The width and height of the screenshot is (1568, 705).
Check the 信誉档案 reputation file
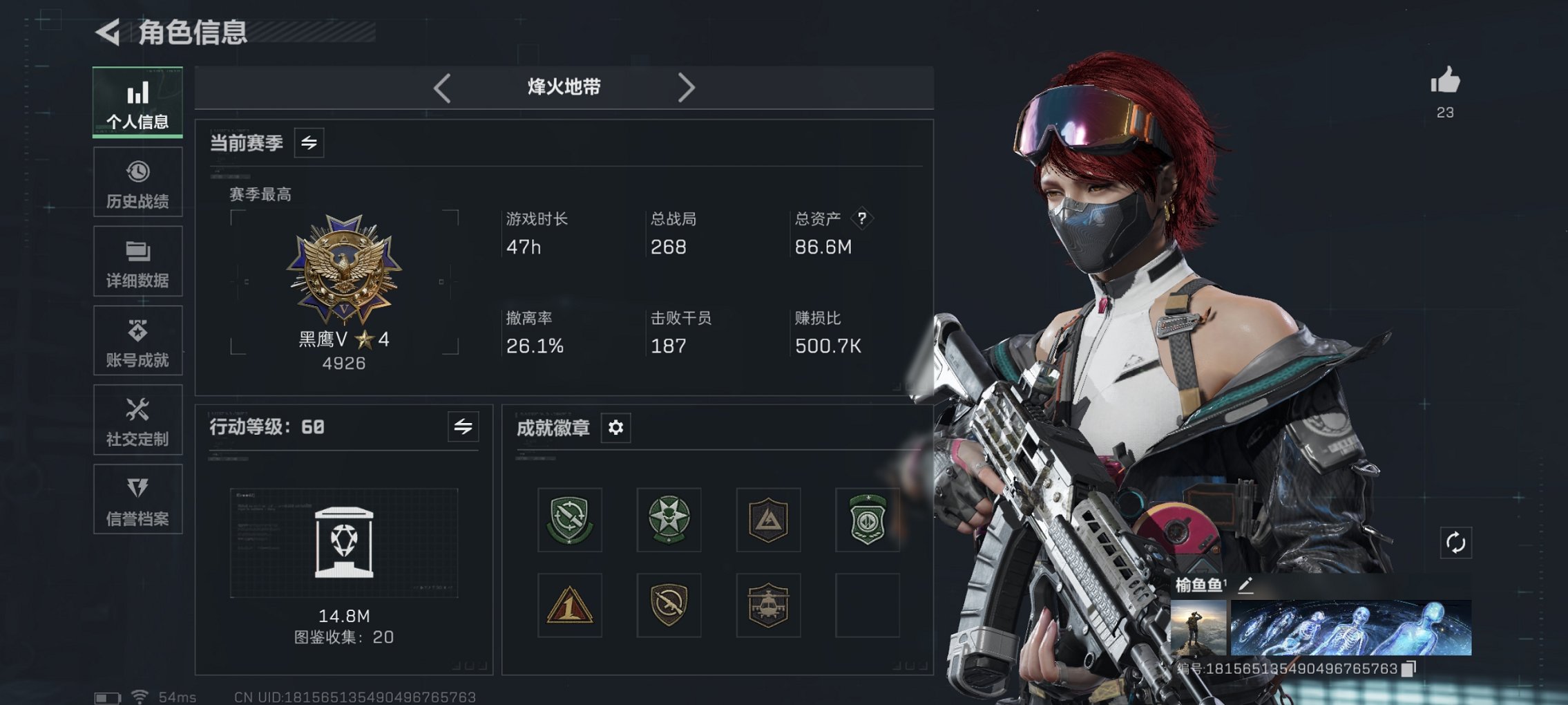[137, 499]
